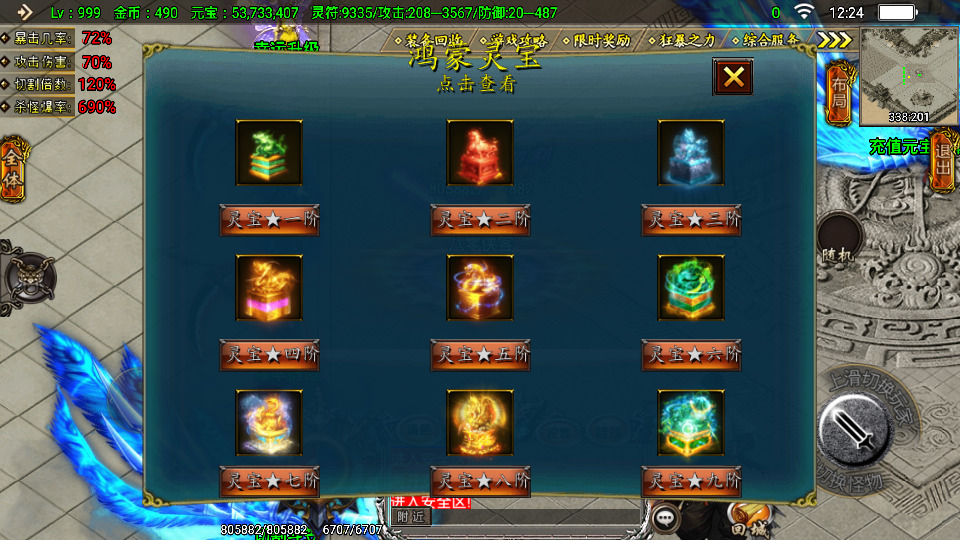Close the 鸿蒙灵宝 panel
The image size is (960, 540).
pyautogui.click(x=733, y=77)
